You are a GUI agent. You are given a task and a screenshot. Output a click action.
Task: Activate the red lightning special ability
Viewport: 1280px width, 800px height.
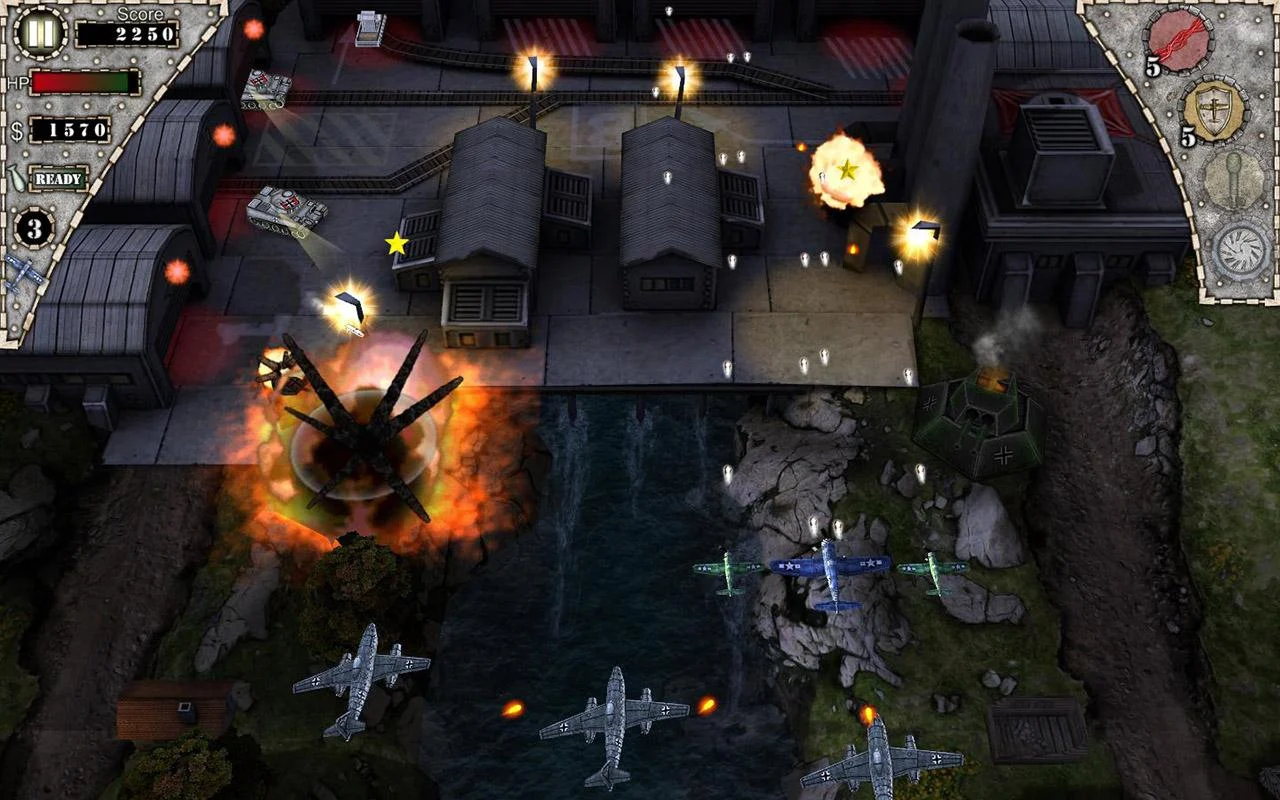(x=1178, y=40)
